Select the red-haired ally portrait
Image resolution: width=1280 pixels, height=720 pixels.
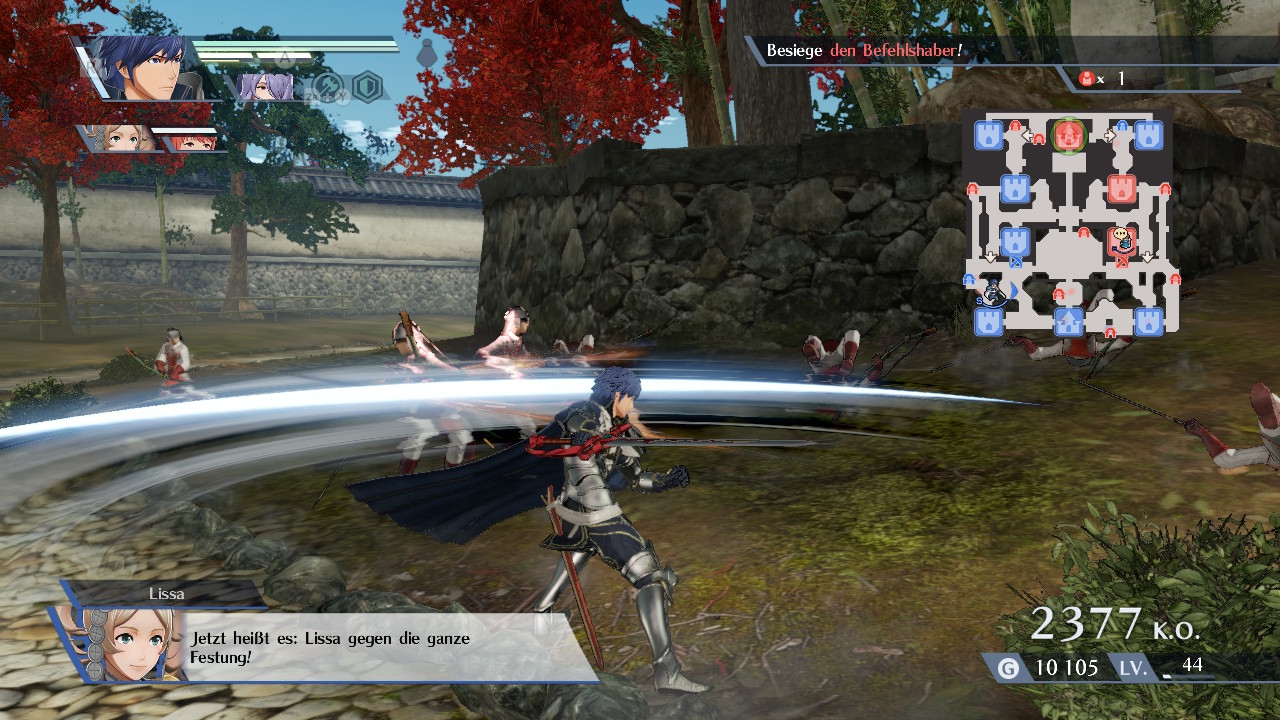tap(192, 140)
